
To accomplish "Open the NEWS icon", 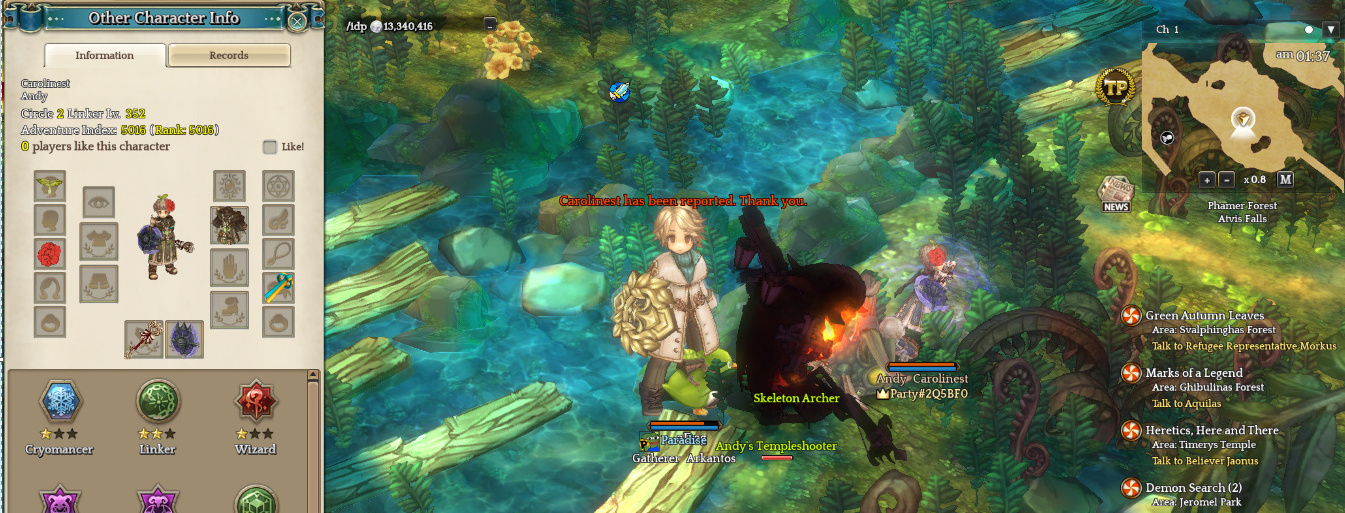I will (1115, 193).
